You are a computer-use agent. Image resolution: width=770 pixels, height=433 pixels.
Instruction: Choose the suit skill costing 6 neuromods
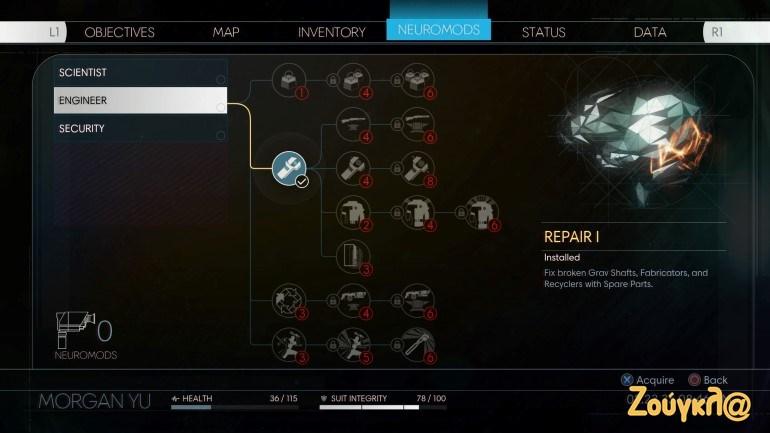tap(476, 212)
